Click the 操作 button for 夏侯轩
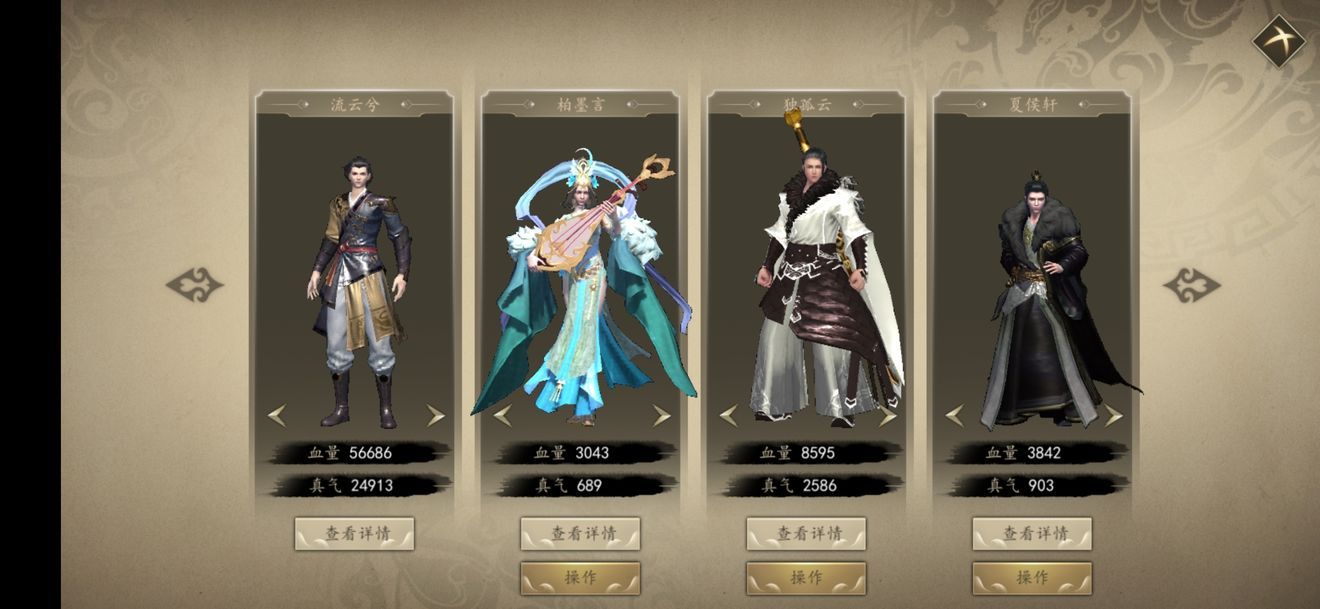The image size is (1320, 609). coord(1032,578)
